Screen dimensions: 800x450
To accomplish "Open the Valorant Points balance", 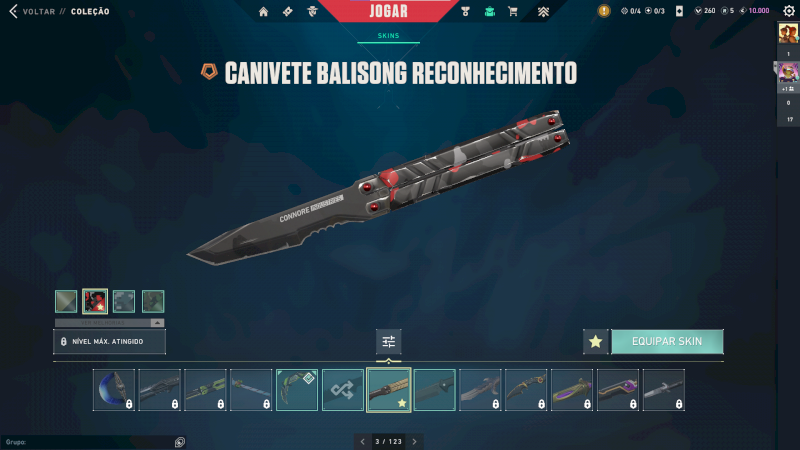I will coord(704,11).
